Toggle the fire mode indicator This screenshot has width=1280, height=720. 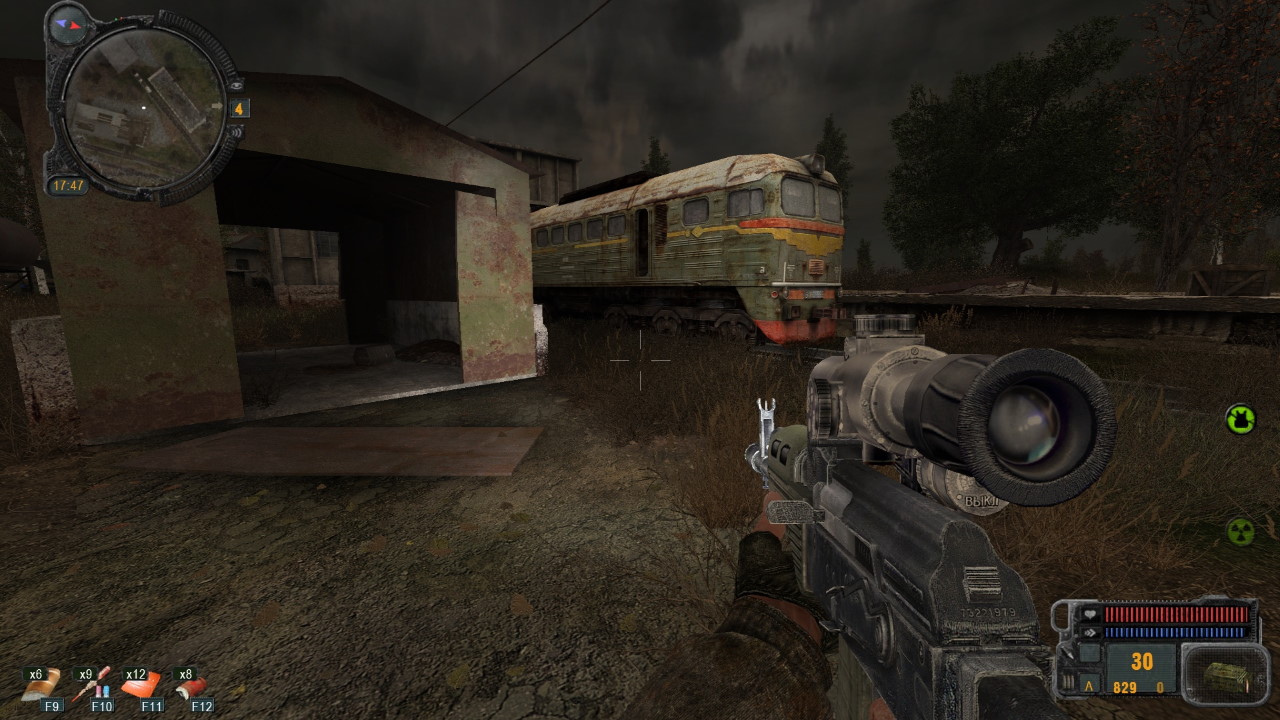1088,687
